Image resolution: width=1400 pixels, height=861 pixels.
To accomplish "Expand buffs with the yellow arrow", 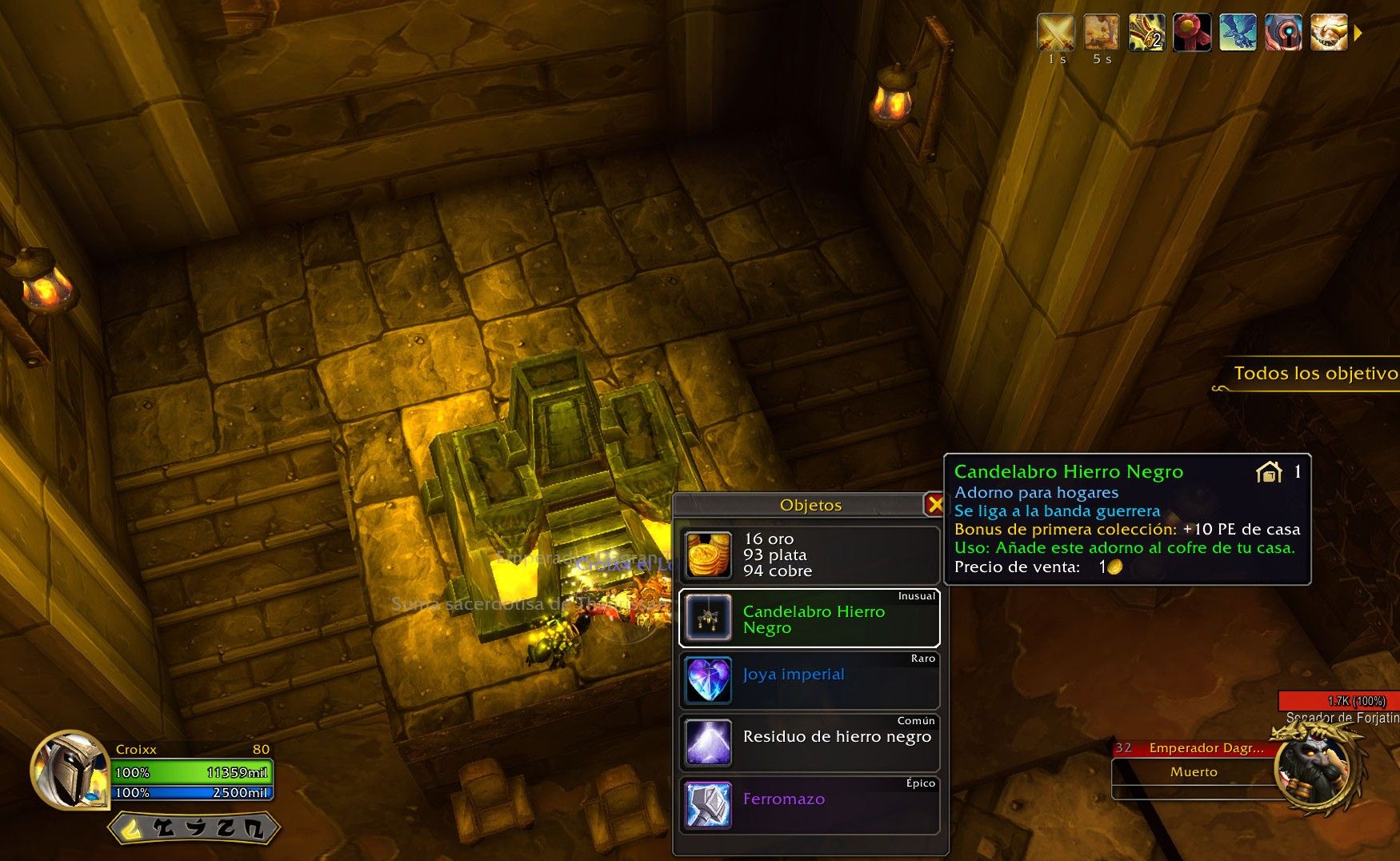I will (1358, 34).
